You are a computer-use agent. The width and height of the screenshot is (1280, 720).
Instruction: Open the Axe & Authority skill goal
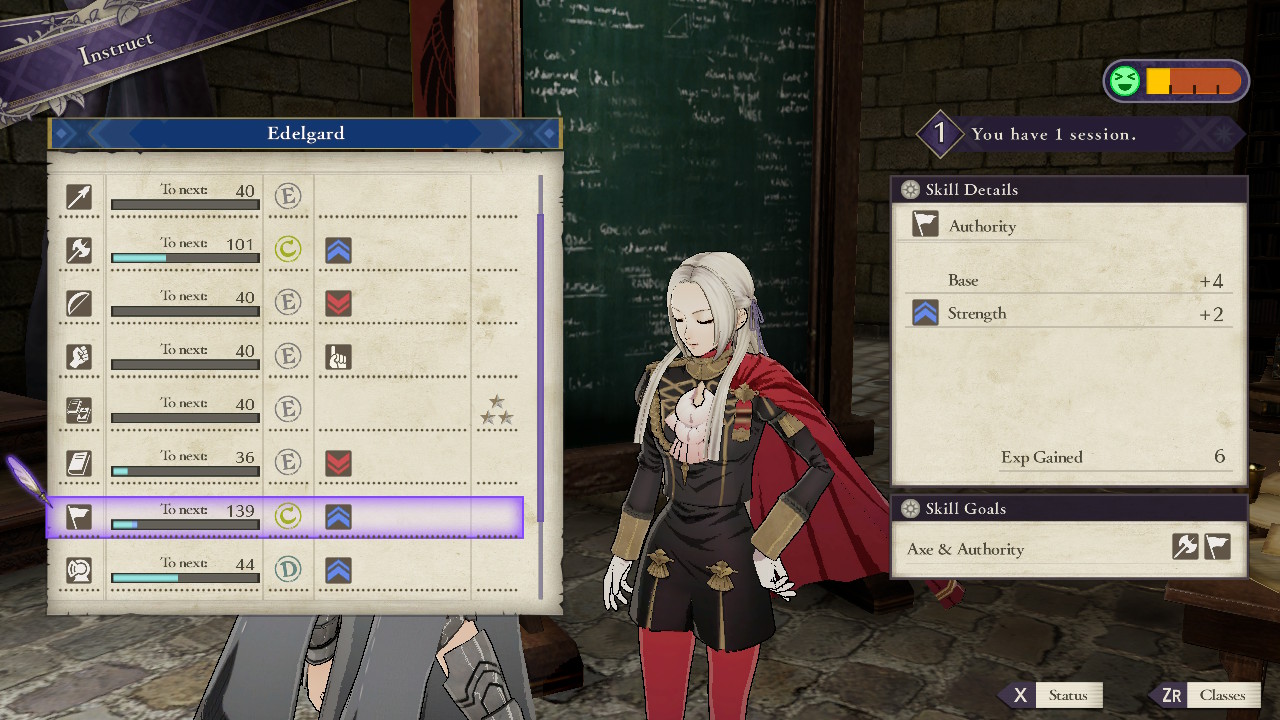pos(1068,549)
